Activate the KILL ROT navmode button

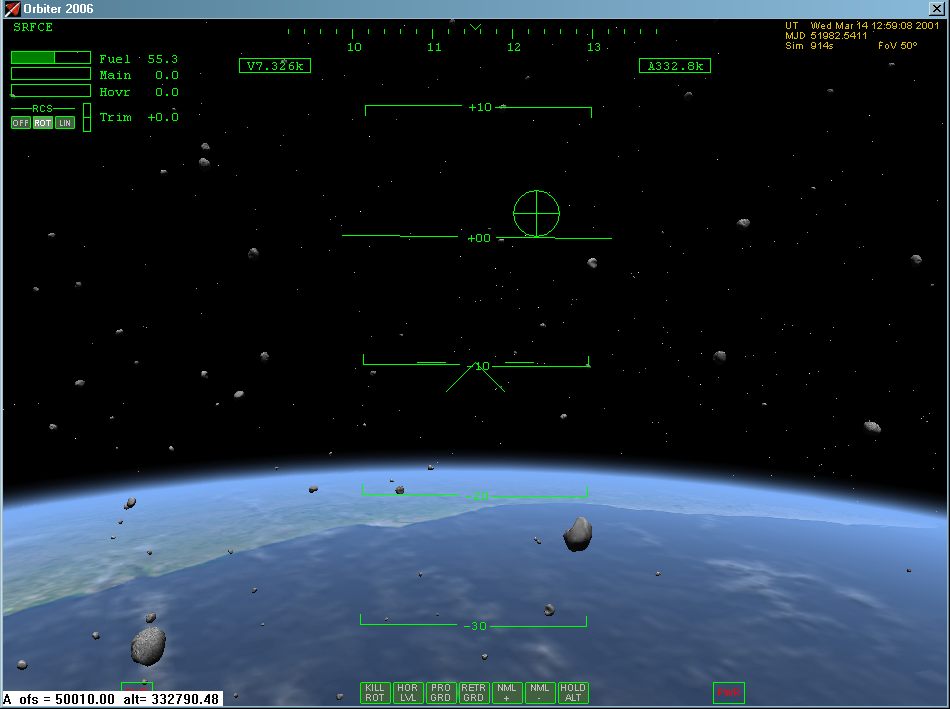pyautogui.click(x=375, y=692)
